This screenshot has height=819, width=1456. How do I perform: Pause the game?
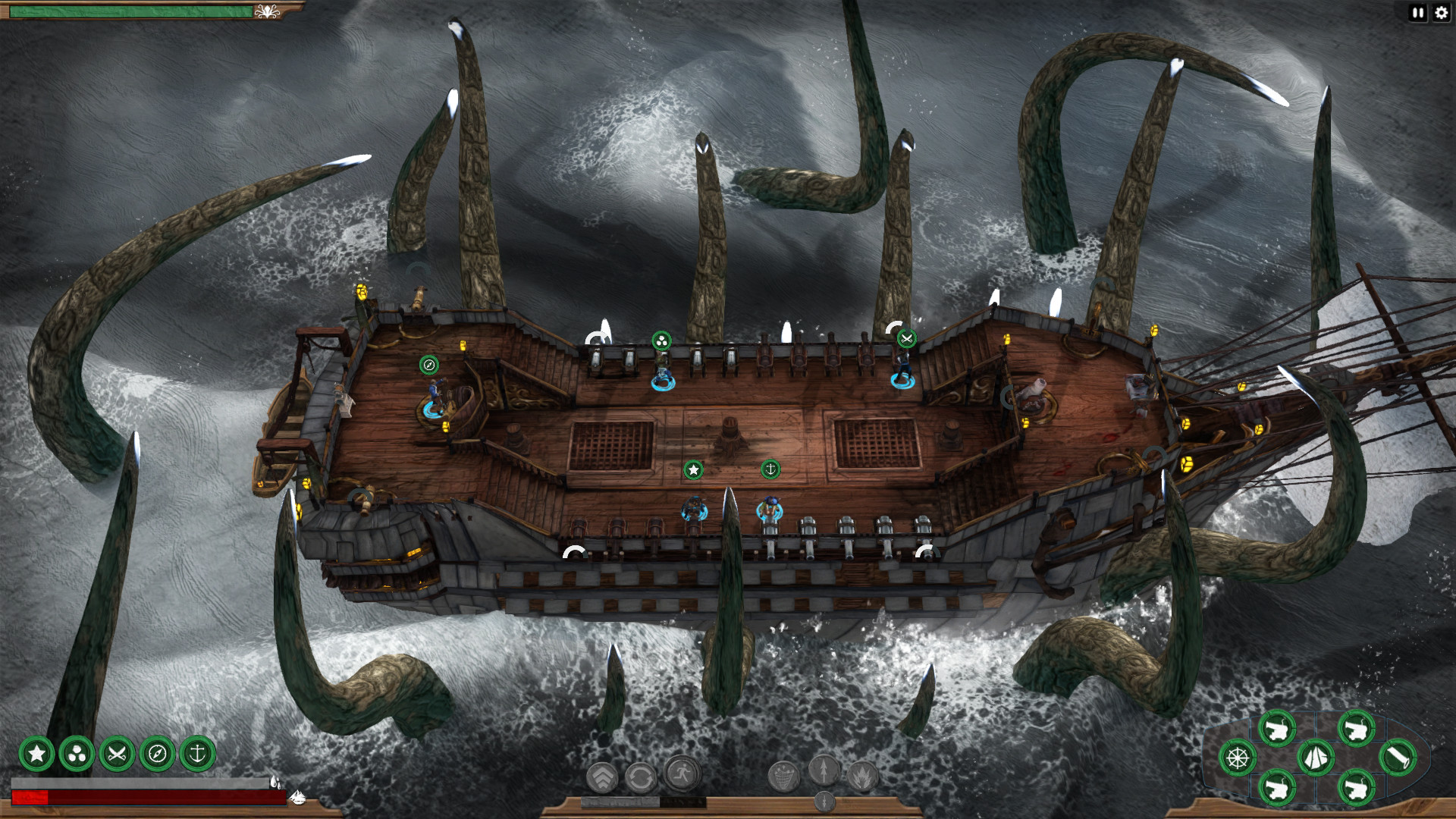point(1417,13)
